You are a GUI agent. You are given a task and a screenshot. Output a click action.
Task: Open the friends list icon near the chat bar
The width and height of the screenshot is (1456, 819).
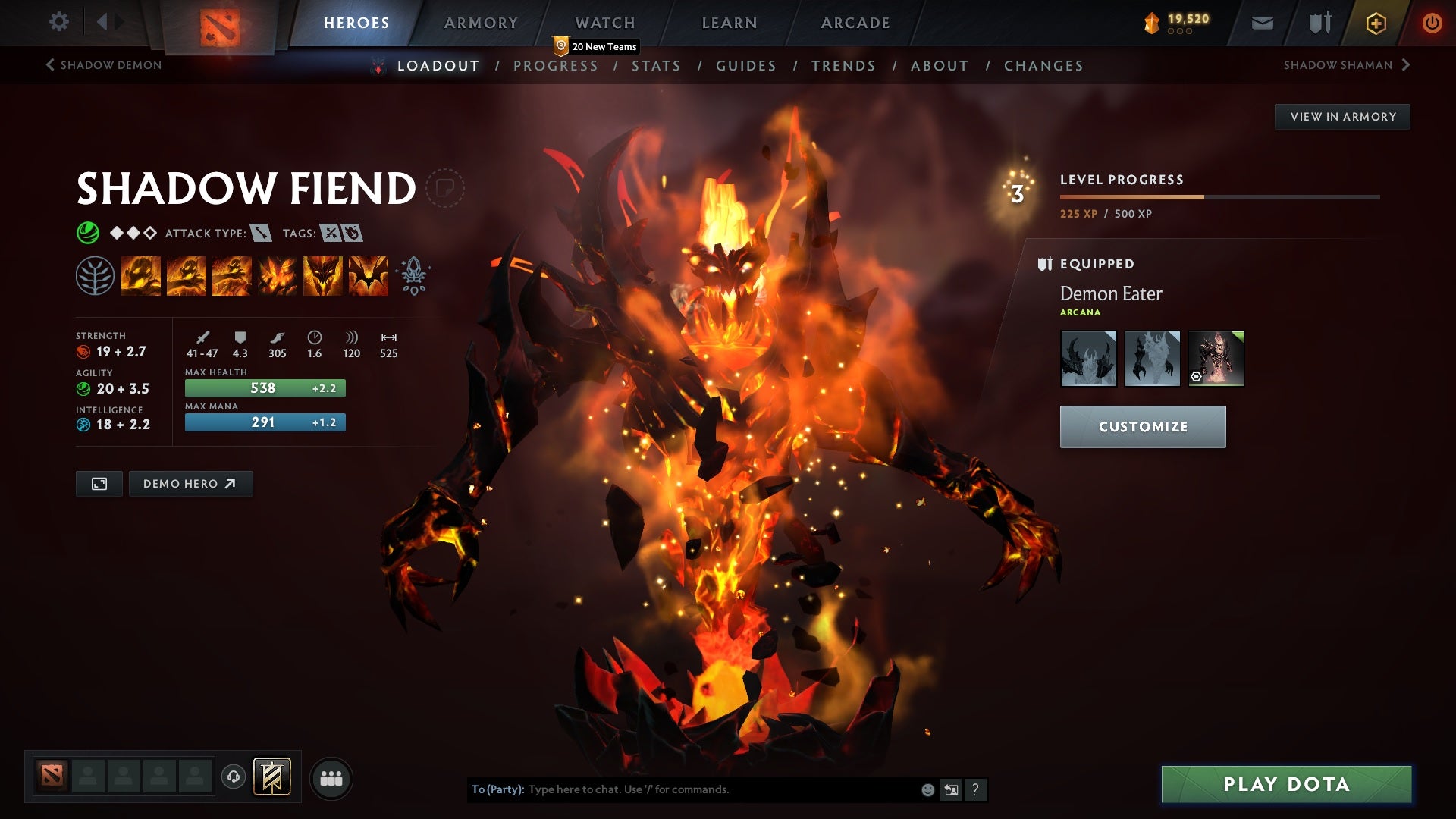pyautogui.click(x=332, y=777)
